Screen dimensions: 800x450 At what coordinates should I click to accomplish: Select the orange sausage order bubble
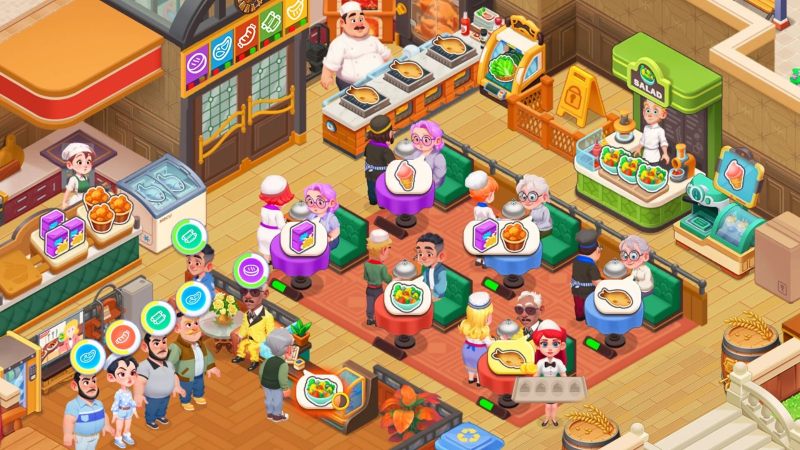[123, 336]
